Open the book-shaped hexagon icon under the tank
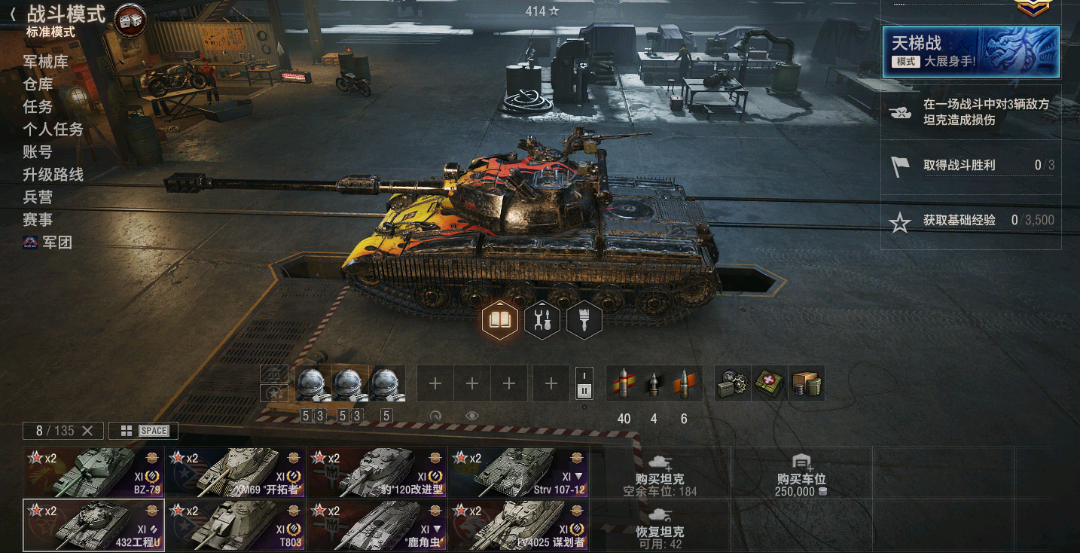The image size is (1080, 553). (499, 320)
